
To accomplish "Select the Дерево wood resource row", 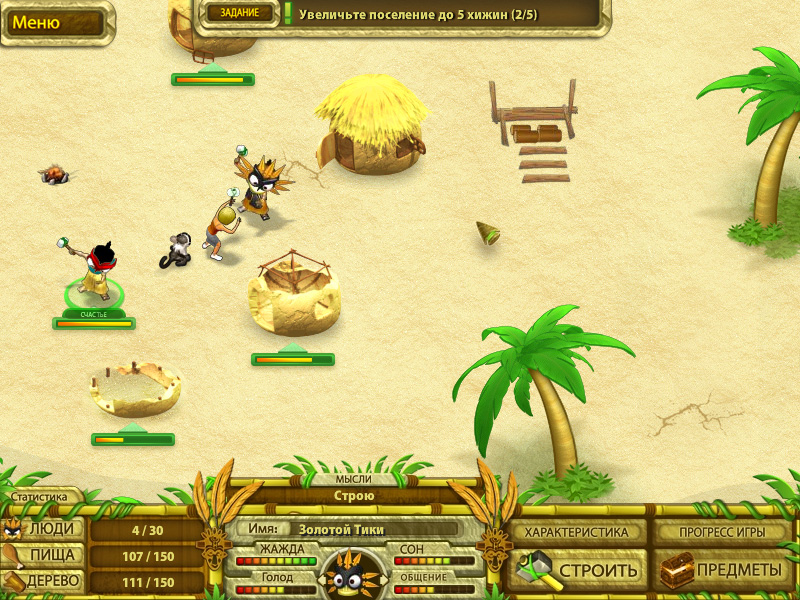I will [x=45, y=581].
